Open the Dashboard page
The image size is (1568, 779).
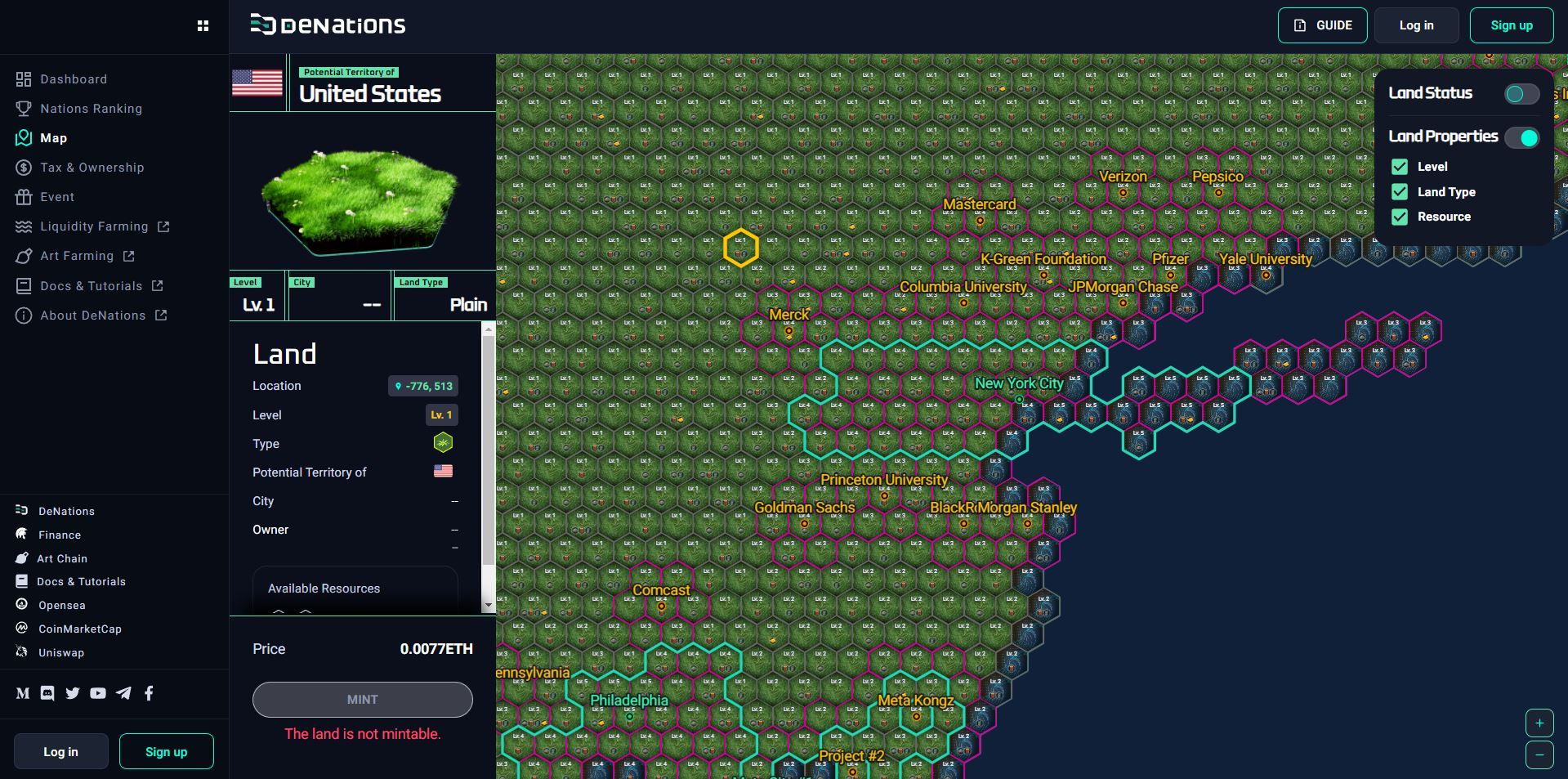tap(73, 79)
